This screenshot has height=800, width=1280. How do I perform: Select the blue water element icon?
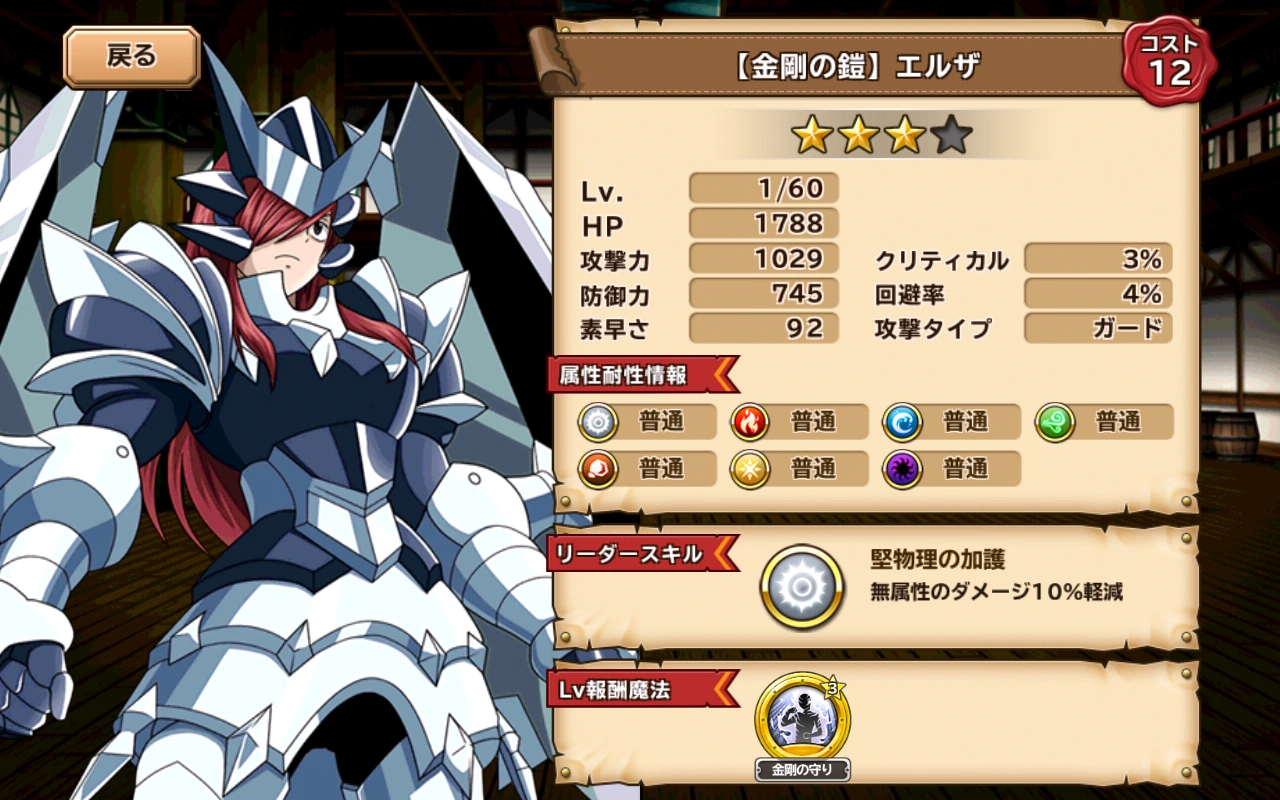pos(902,422)
